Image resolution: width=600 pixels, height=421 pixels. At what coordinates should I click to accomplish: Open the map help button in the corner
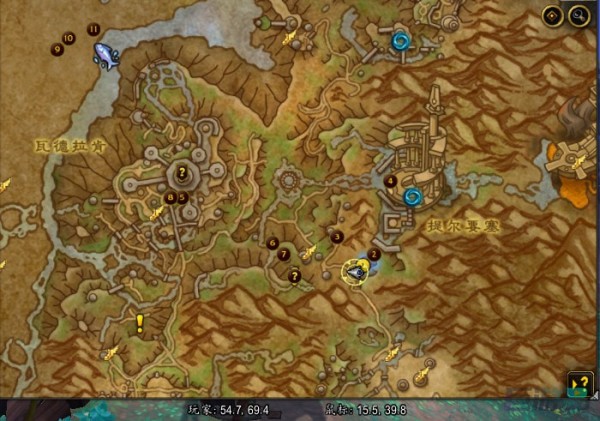(579, 381)
